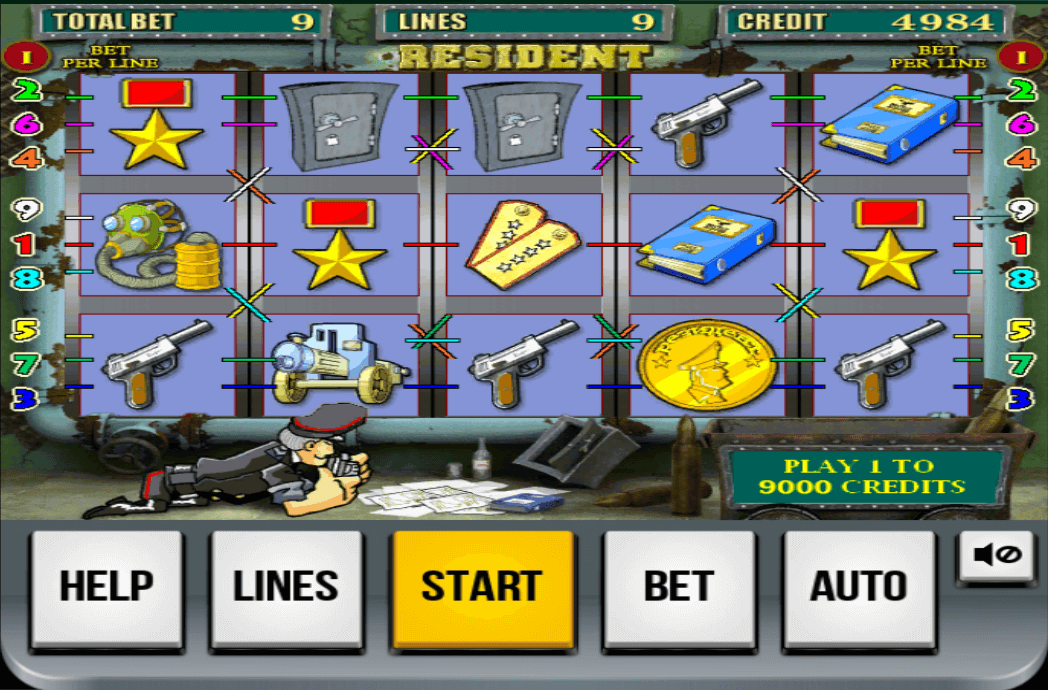Spin the reels with START
Screen dimensions: 1048x690
tap(482, 587)
